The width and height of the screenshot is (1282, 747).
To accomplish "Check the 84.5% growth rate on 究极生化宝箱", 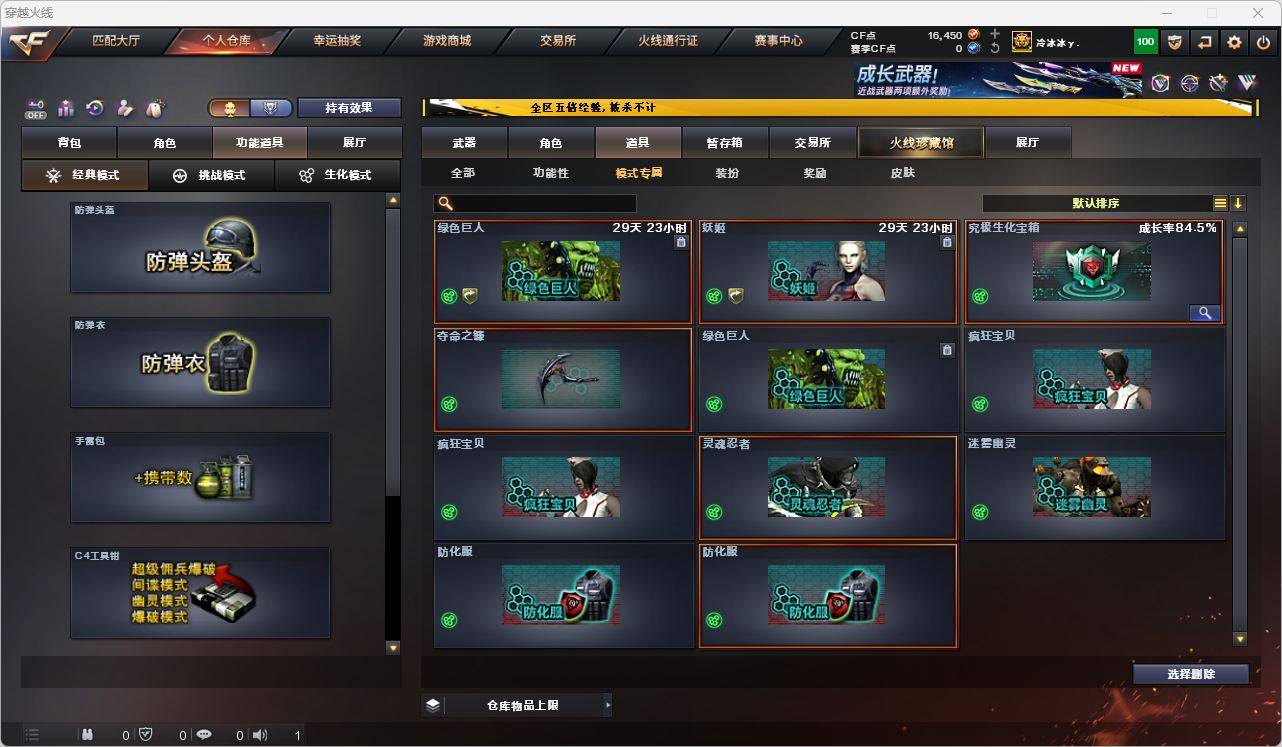I will coord(1179,227).
